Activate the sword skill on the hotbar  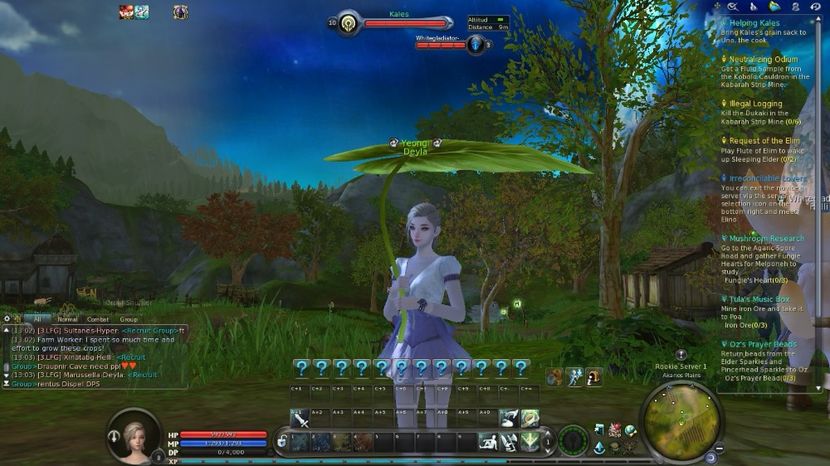pos(300,418)
